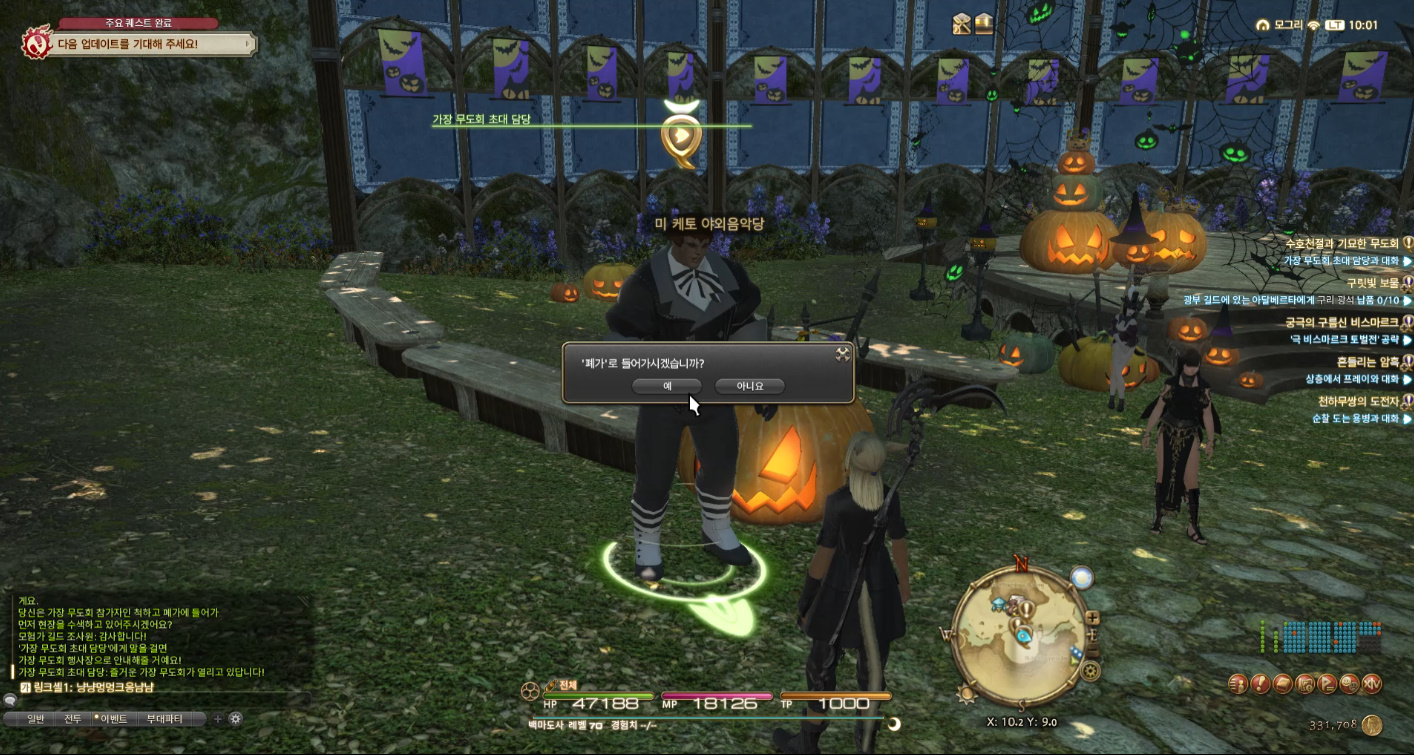Select the 이벤트 chat tab
The height and width of the screenshot is (755, 1414).
tap(110, 718)
